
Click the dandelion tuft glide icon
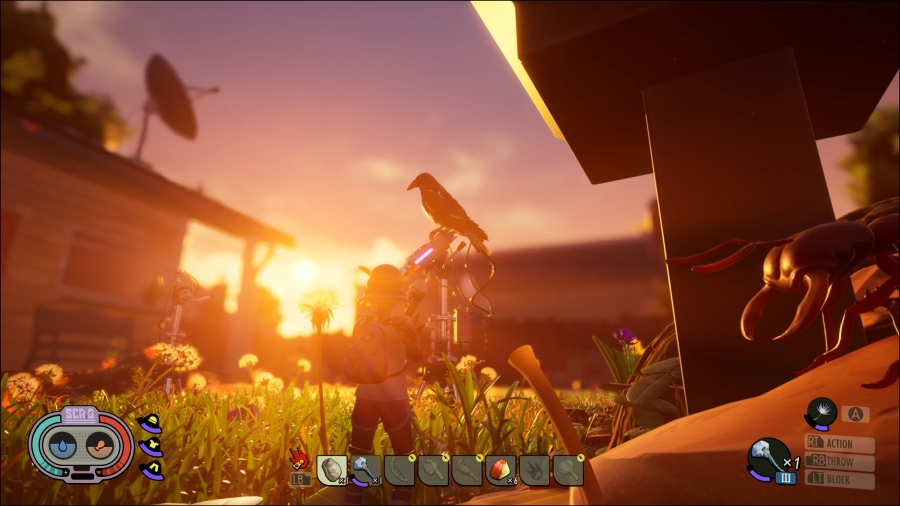822,413
